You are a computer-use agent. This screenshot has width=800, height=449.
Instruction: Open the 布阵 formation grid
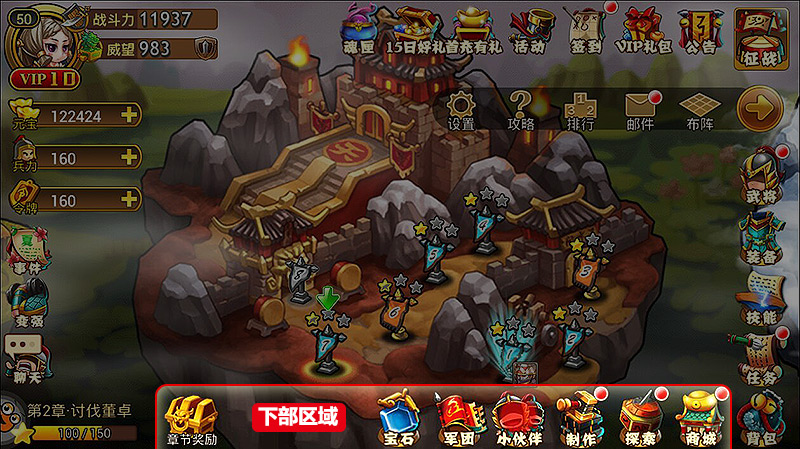click(699, 109)
